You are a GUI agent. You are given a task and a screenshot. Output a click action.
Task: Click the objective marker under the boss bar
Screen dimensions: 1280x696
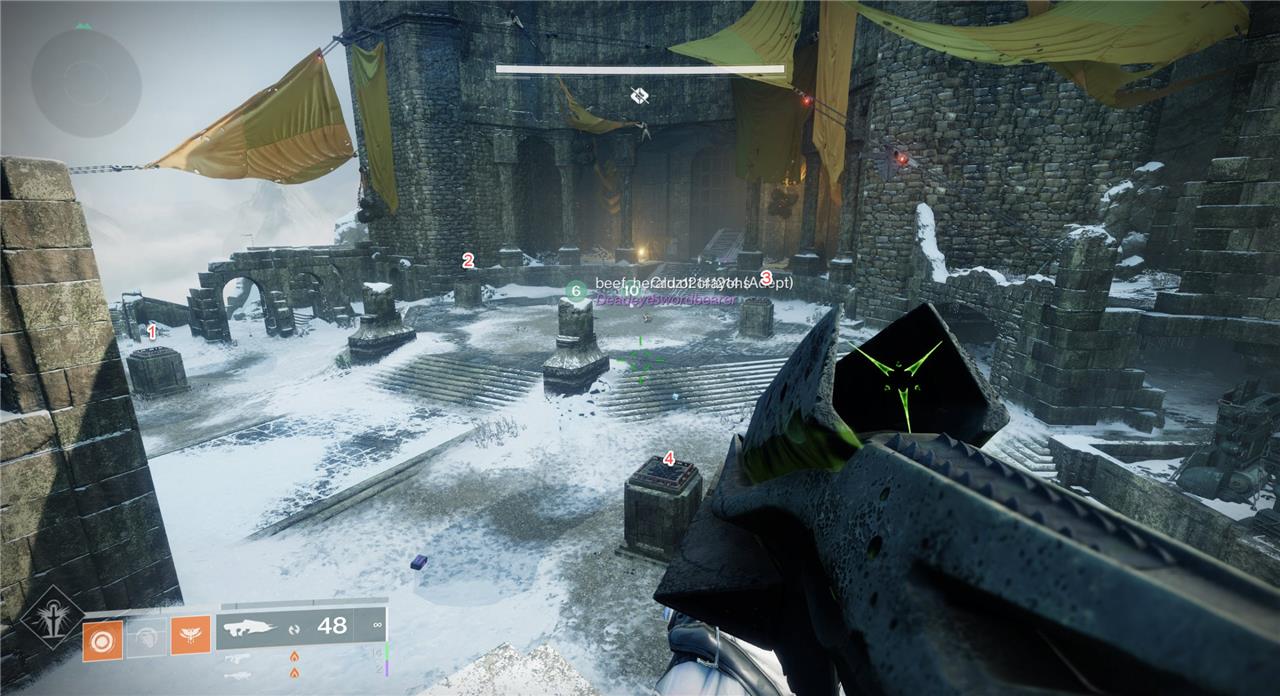coord(640,95)
